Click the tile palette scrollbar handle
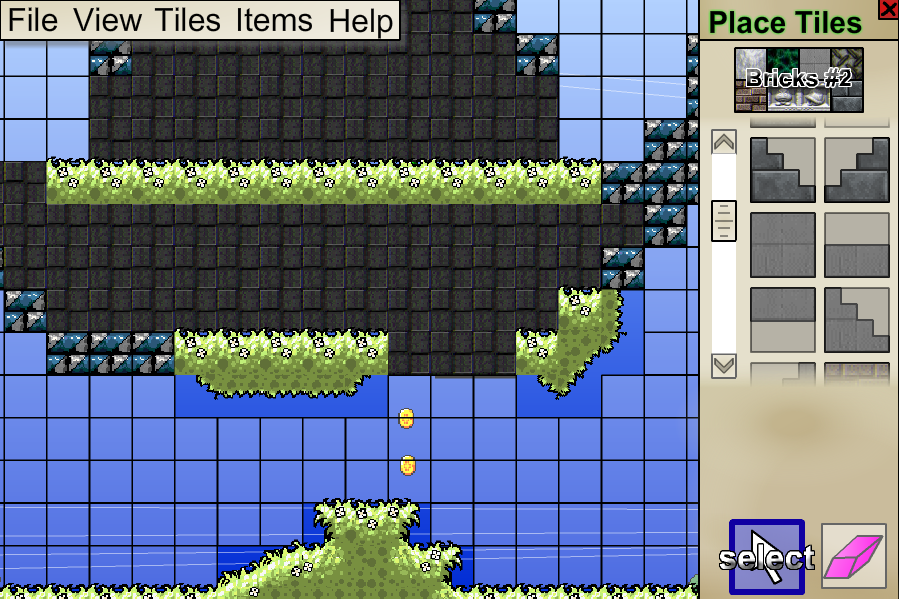Viewport: 899px width, 601px height. (724, 220)
